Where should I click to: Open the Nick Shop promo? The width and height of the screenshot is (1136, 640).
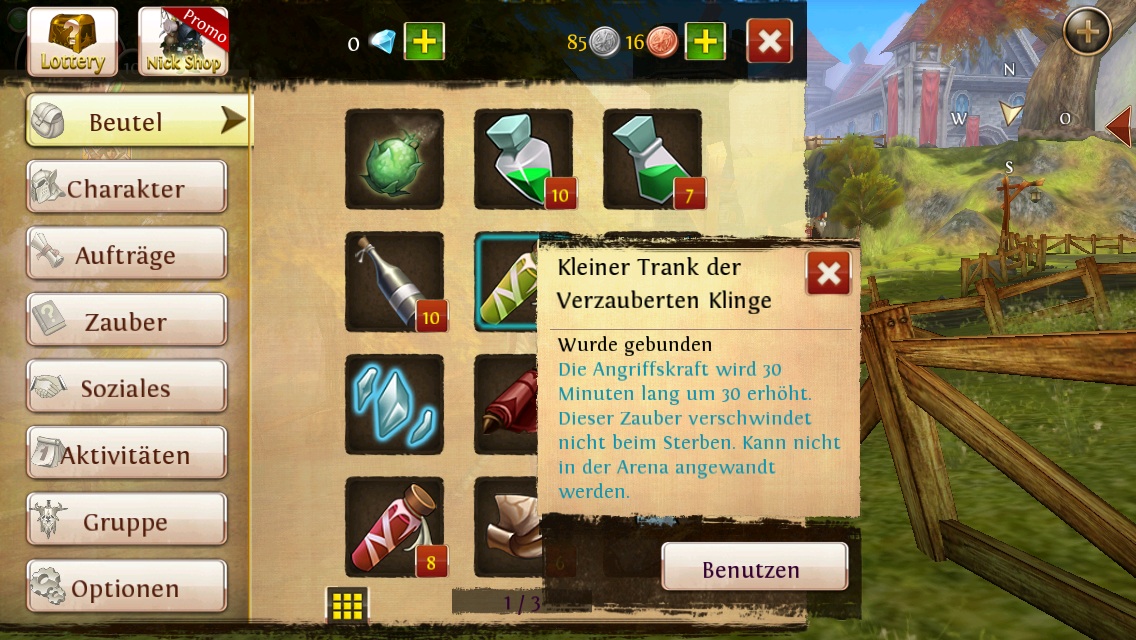pyautogui.click(x=183, y=41)
